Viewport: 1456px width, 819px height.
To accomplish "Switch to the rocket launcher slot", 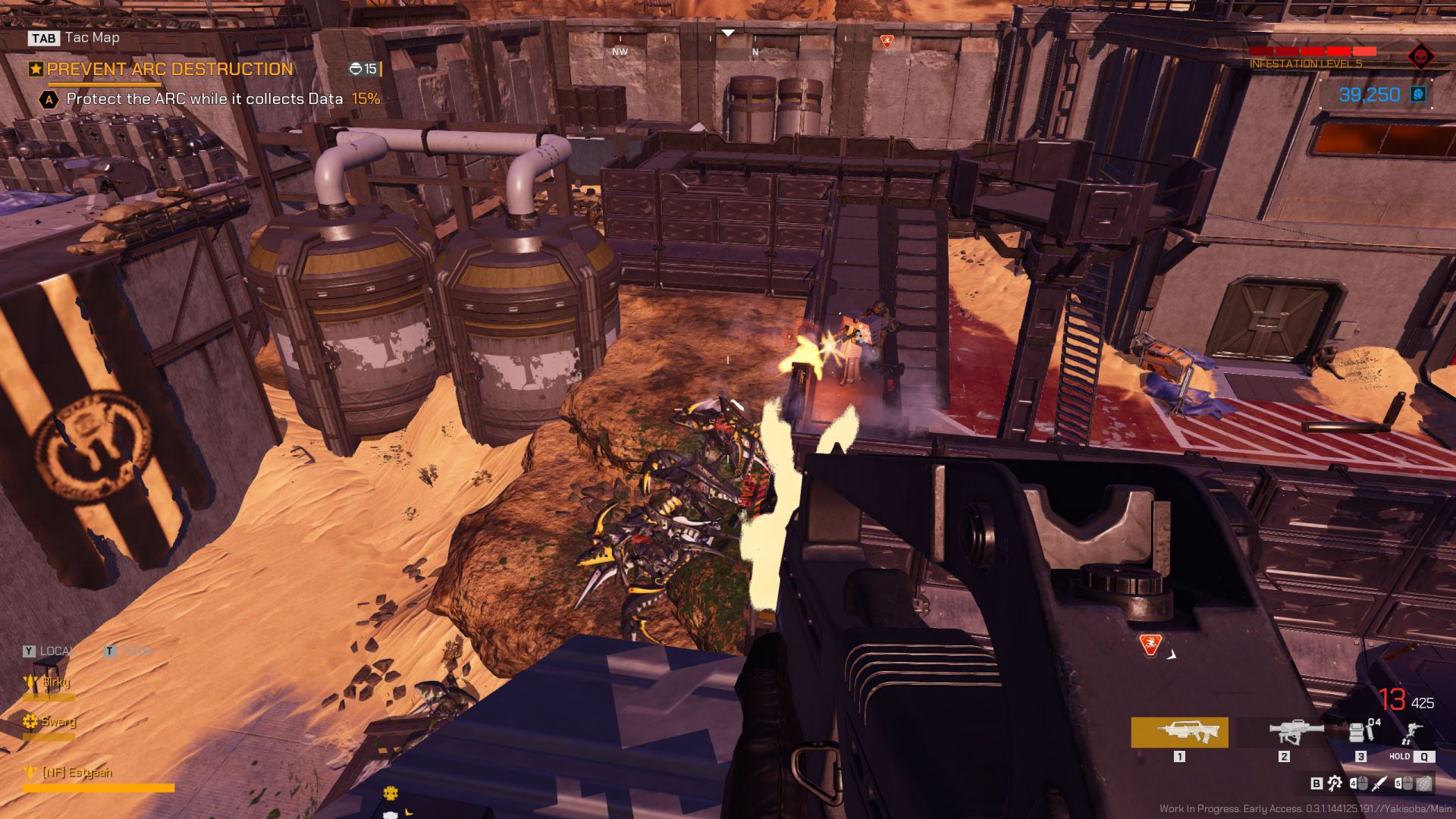I will [1296, 733].
